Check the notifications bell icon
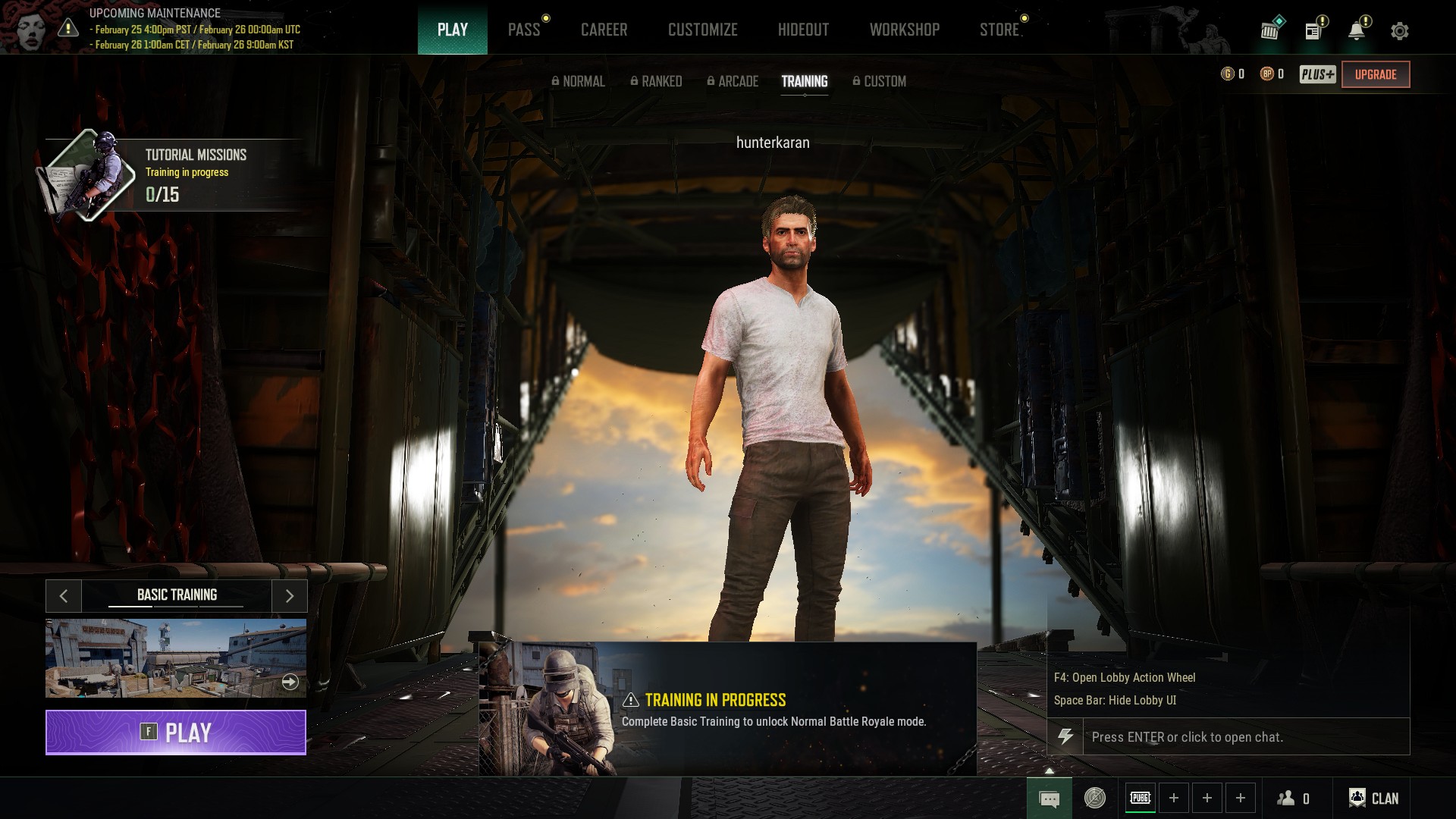The height and width of the screenshot is (819, 1456). tap(1357, 31)
